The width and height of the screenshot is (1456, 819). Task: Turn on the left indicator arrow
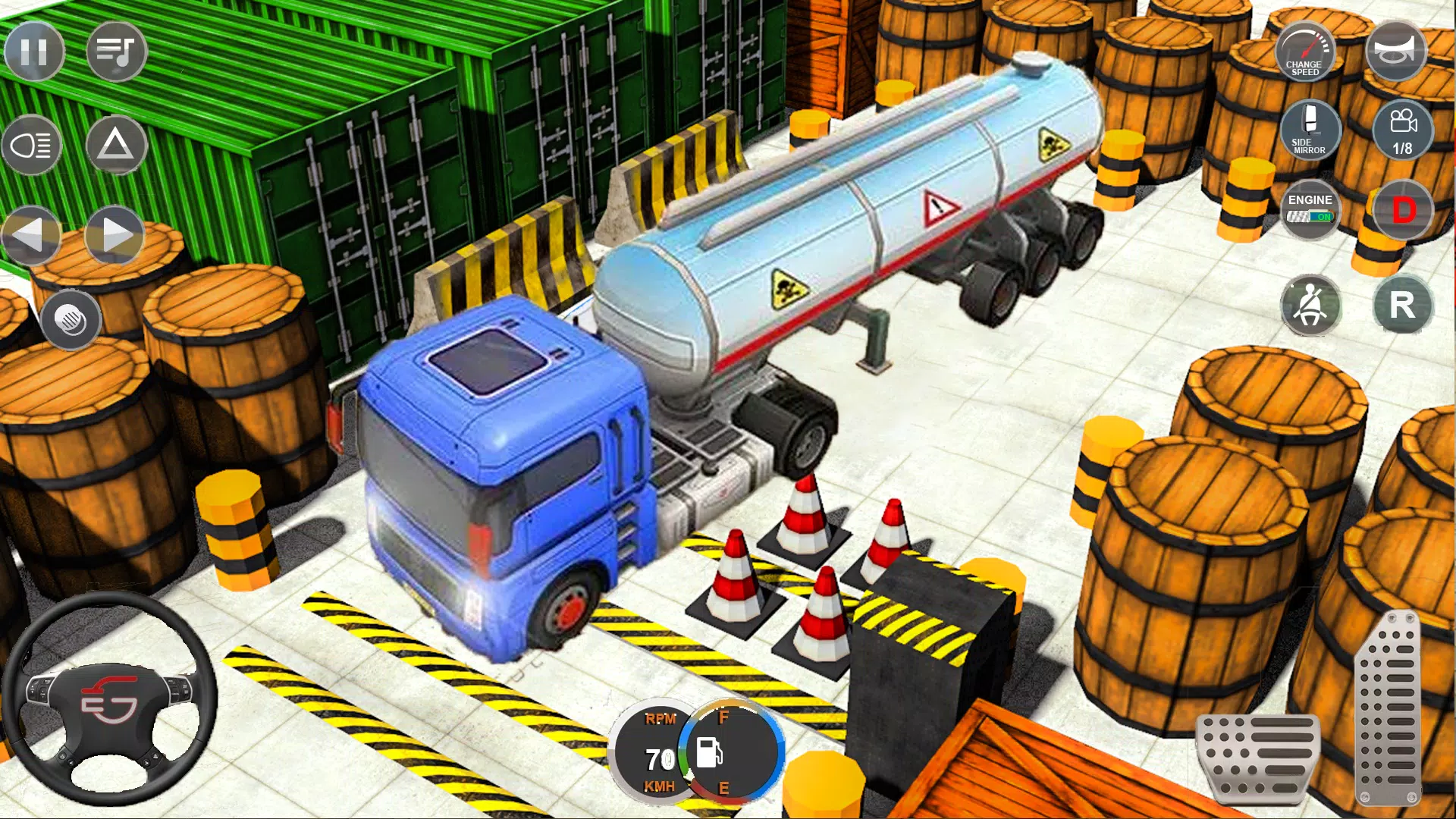(x=30, y=235)
